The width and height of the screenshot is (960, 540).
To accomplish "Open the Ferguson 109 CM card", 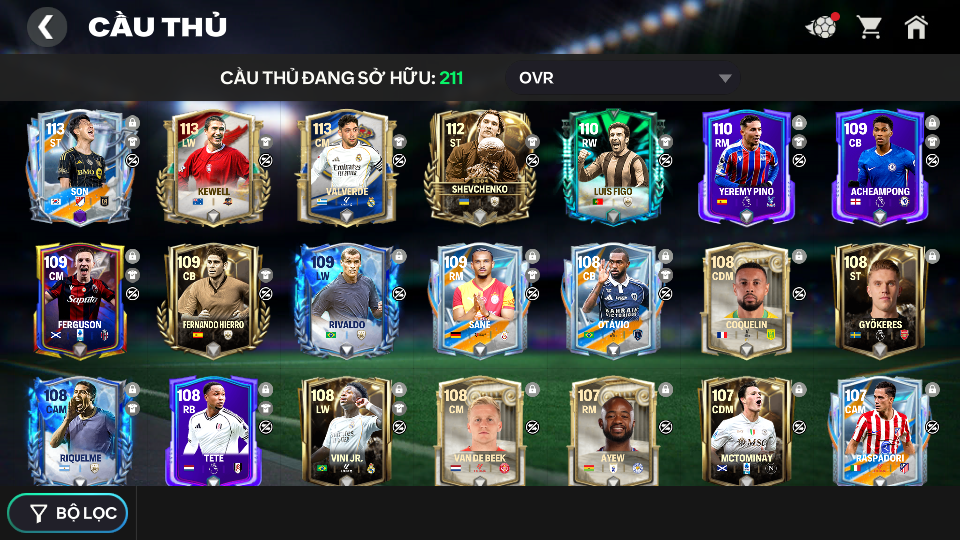I will 79,299.
